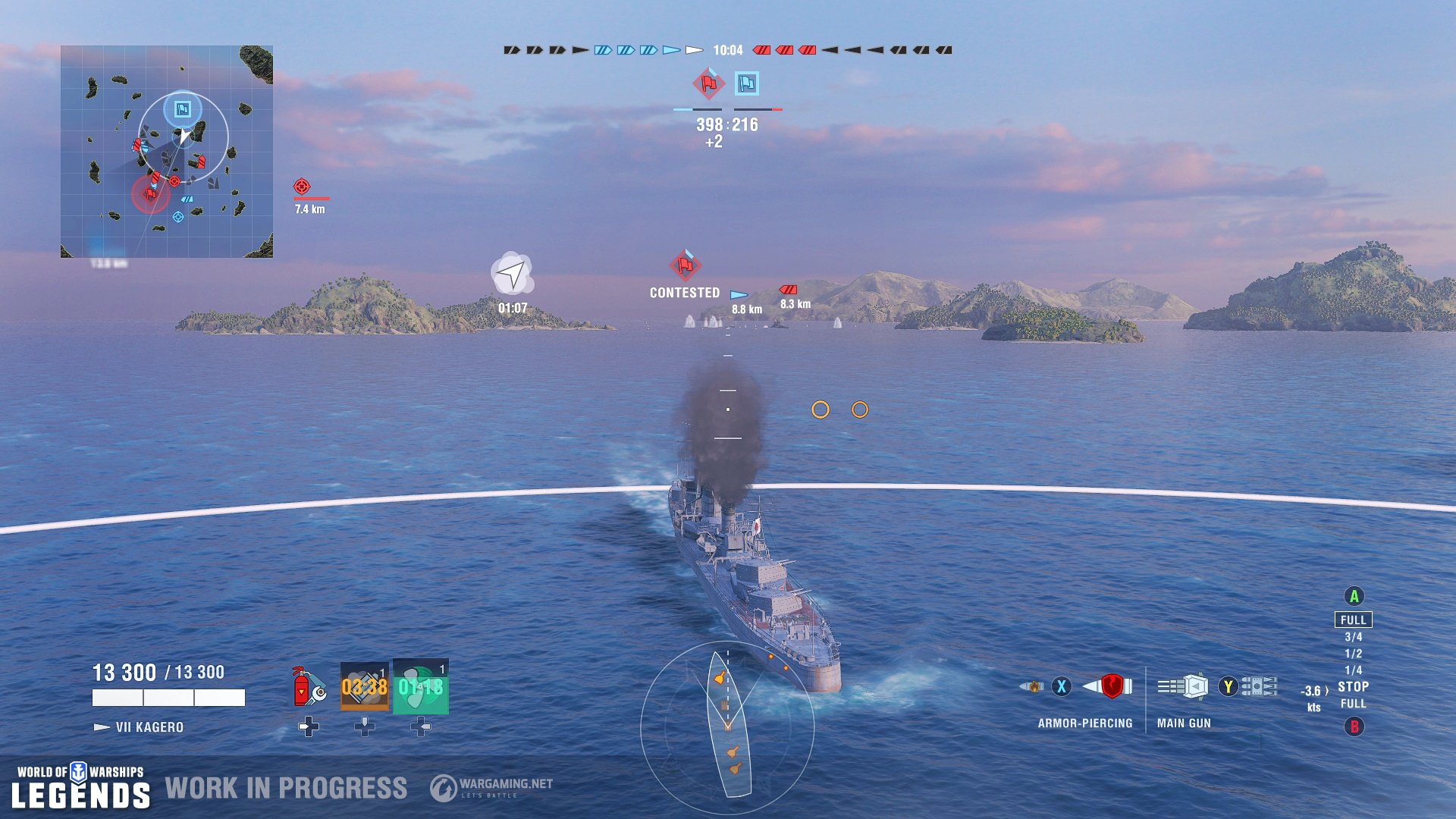Select the high-explosive shell icon
The height and width of the screenshot is (819, 1456).
[x=1034, y=685]
